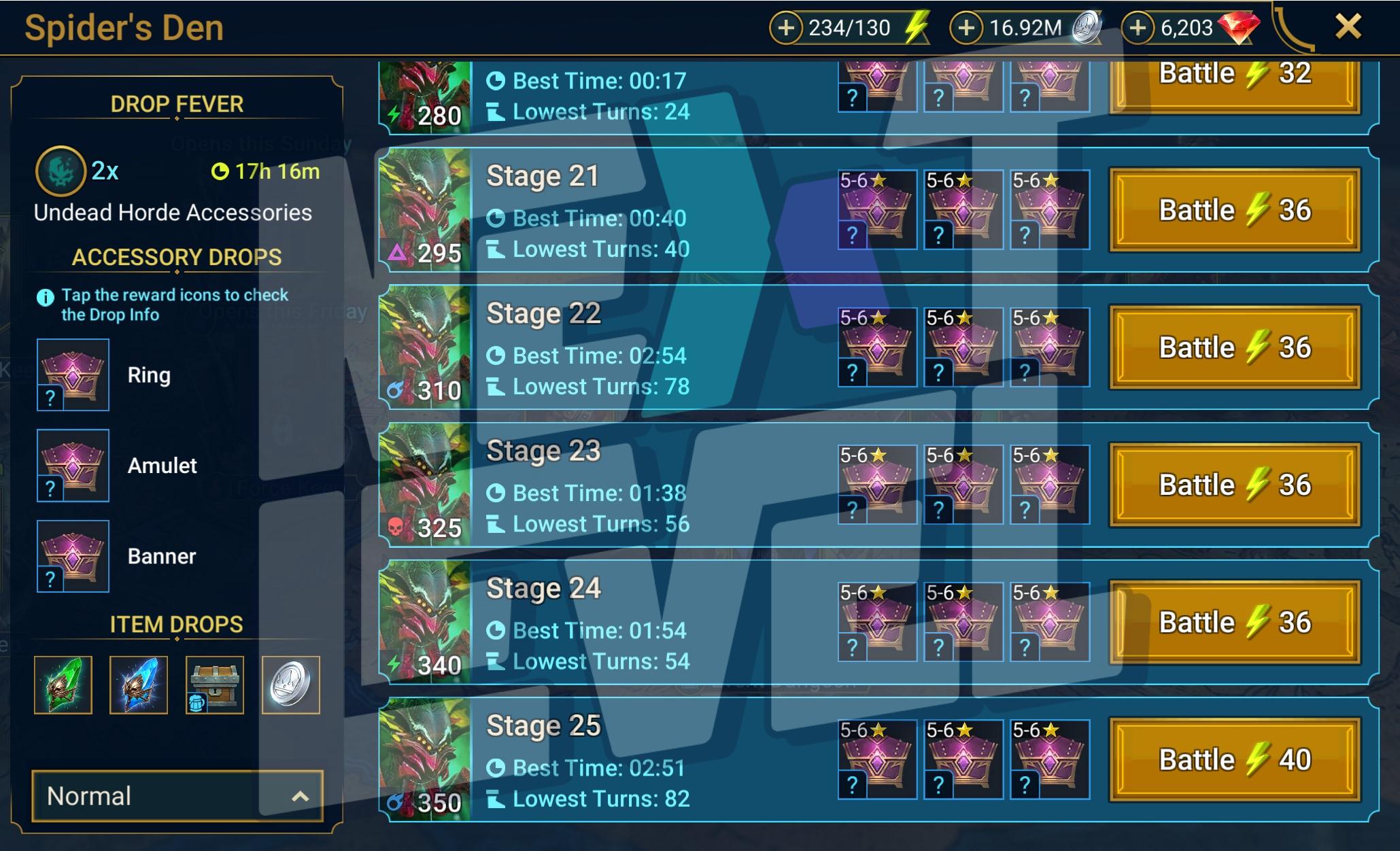
Task: Add silver using the plus button
Action: [x=966, y=28]
